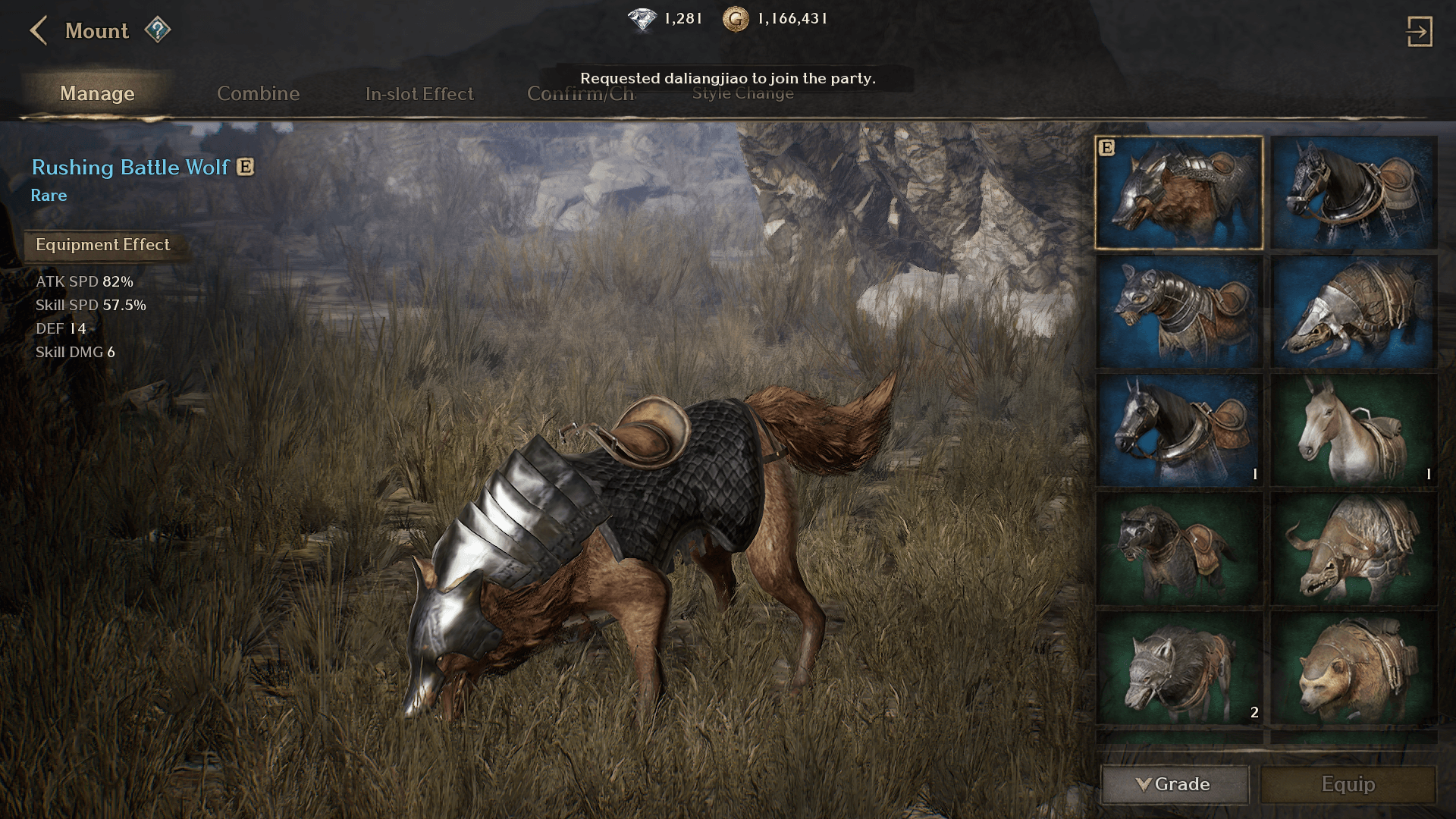Open the diamond currency counter
1456x819 pixels.
click(x=665, y=19)
